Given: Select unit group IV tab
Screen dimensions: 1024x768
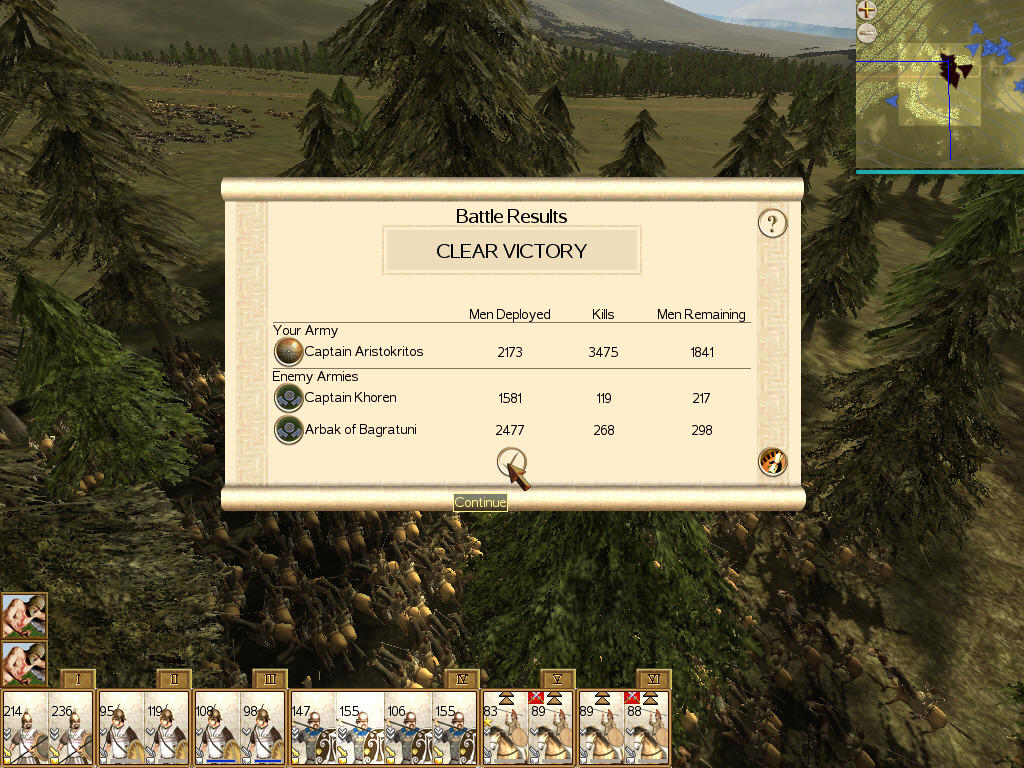Looking at the screenshot, I should coord(461,679).
